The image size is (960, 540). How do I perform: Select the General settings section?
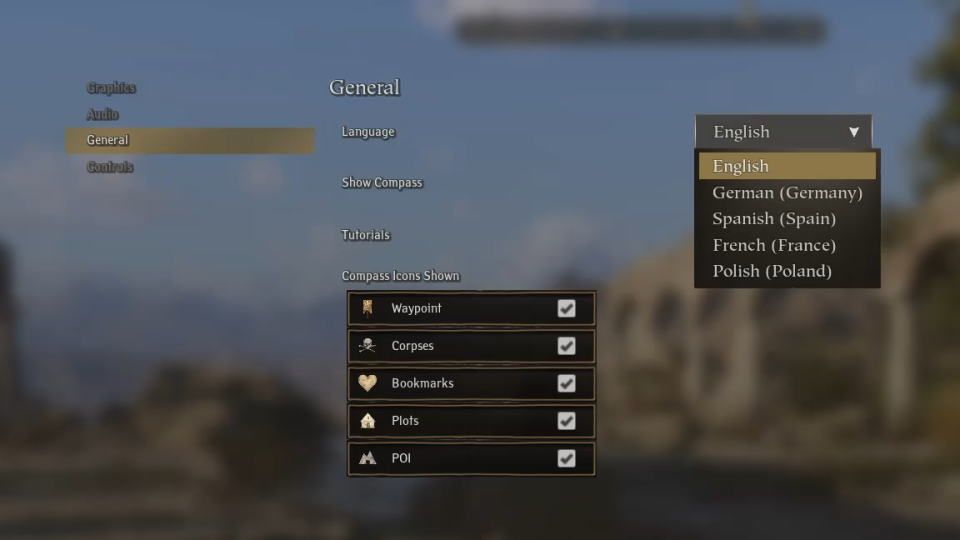pos(108,140)
